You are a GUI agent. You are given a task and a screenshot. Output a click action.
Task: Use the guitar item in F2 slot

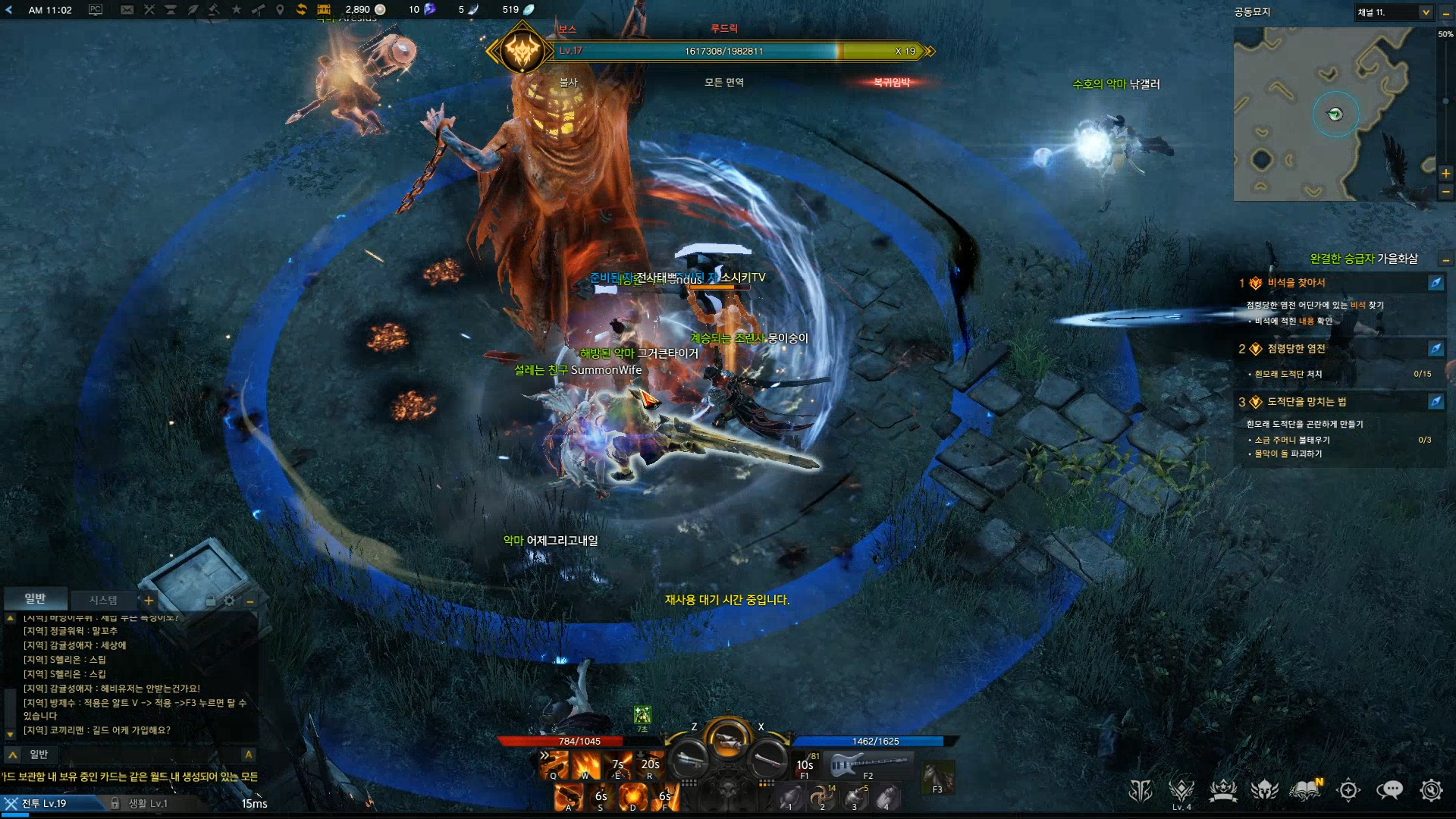868,763
